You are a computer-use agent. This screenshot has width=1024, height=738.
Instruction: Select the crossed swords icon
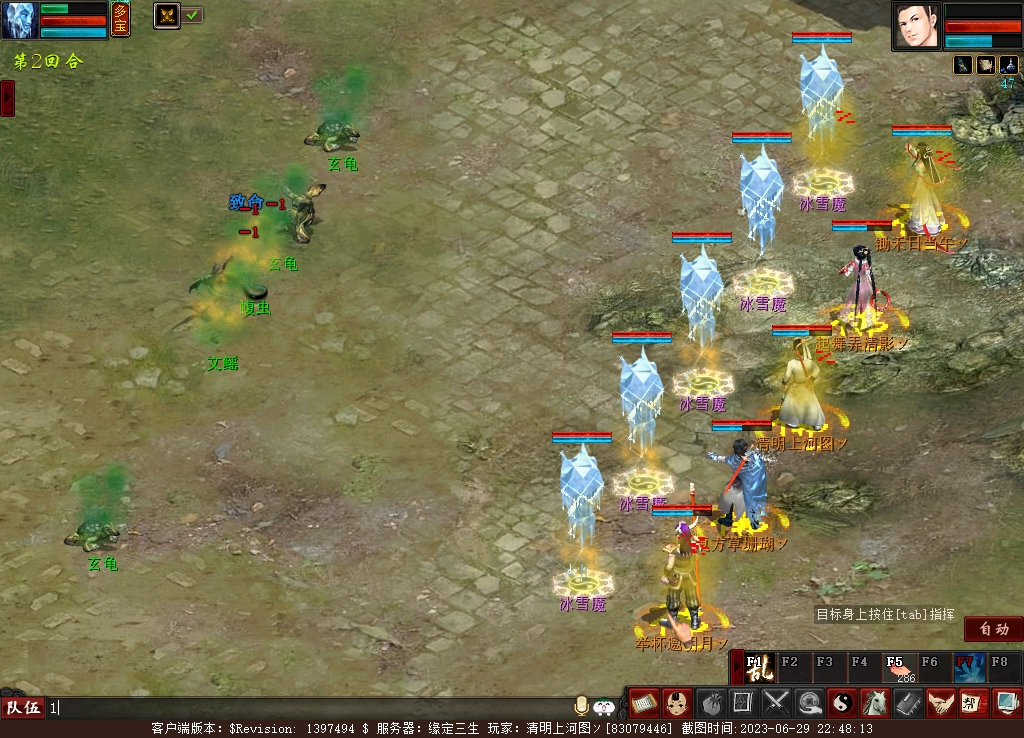tap(776, 703)
